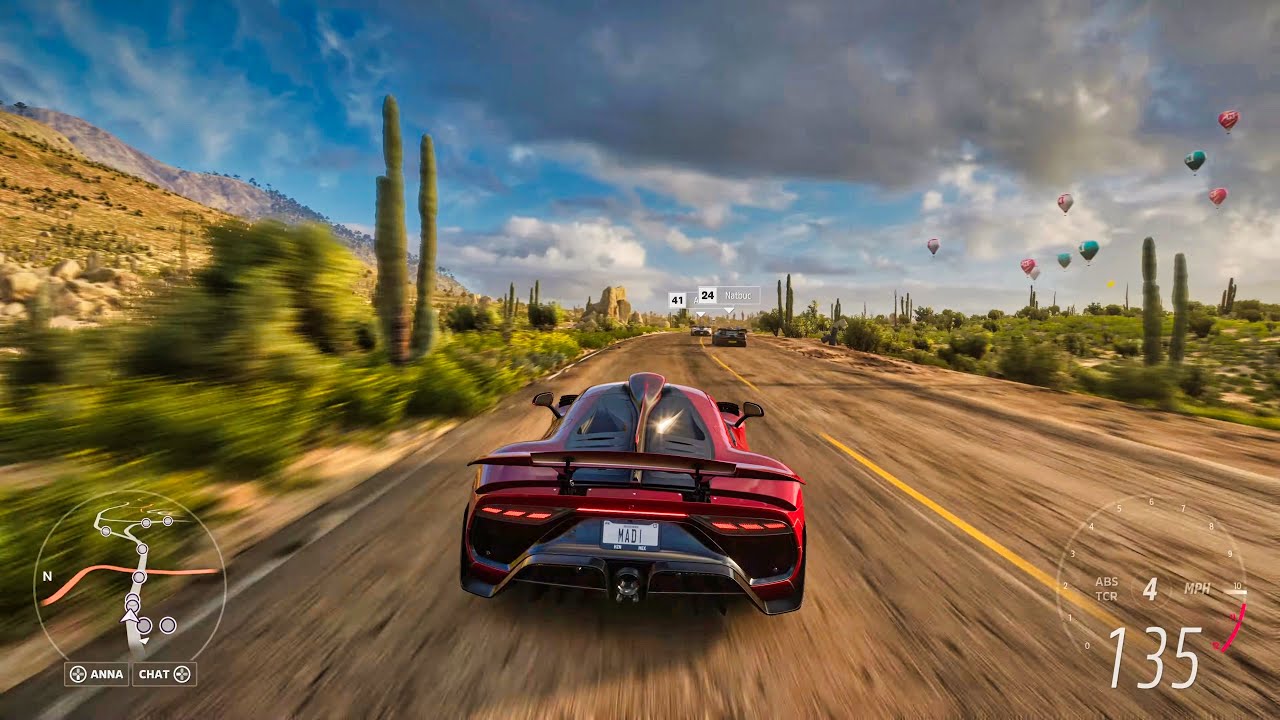Click the ANNA d-pad icon
The image size is (1280, 720).
tap(78, 674)
